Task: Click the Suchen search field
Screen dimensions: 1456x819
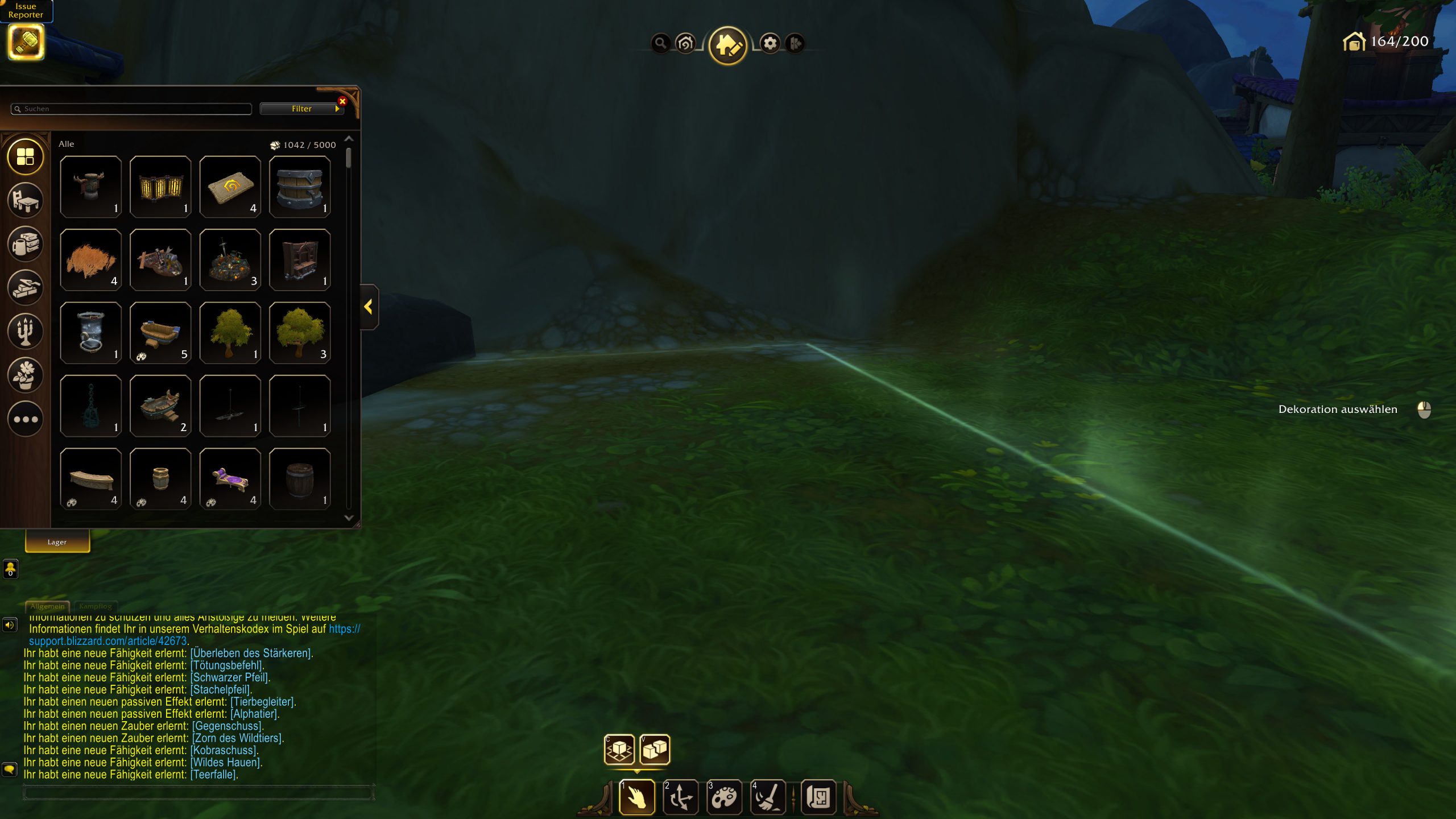Action: click(131, 109)
